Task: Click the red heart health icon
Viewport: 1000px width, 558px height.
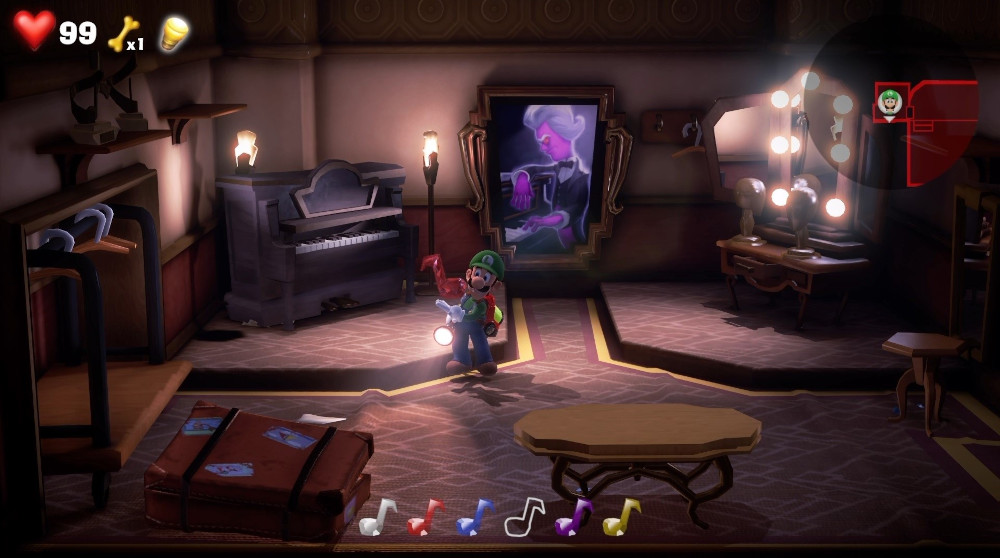Action: point(34,30)
